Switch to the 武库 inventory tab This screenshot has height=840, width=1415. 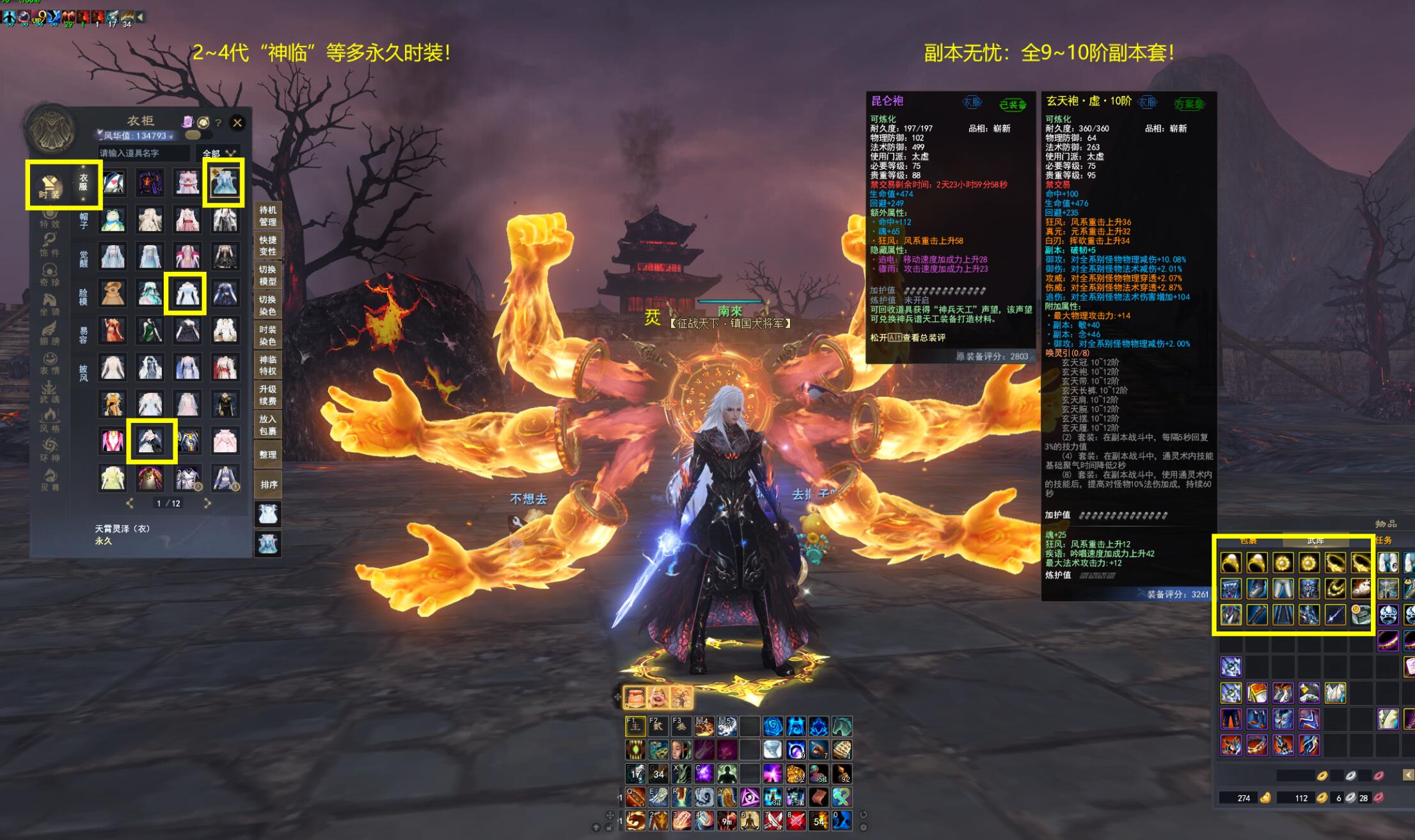[x=1315, y=541]
